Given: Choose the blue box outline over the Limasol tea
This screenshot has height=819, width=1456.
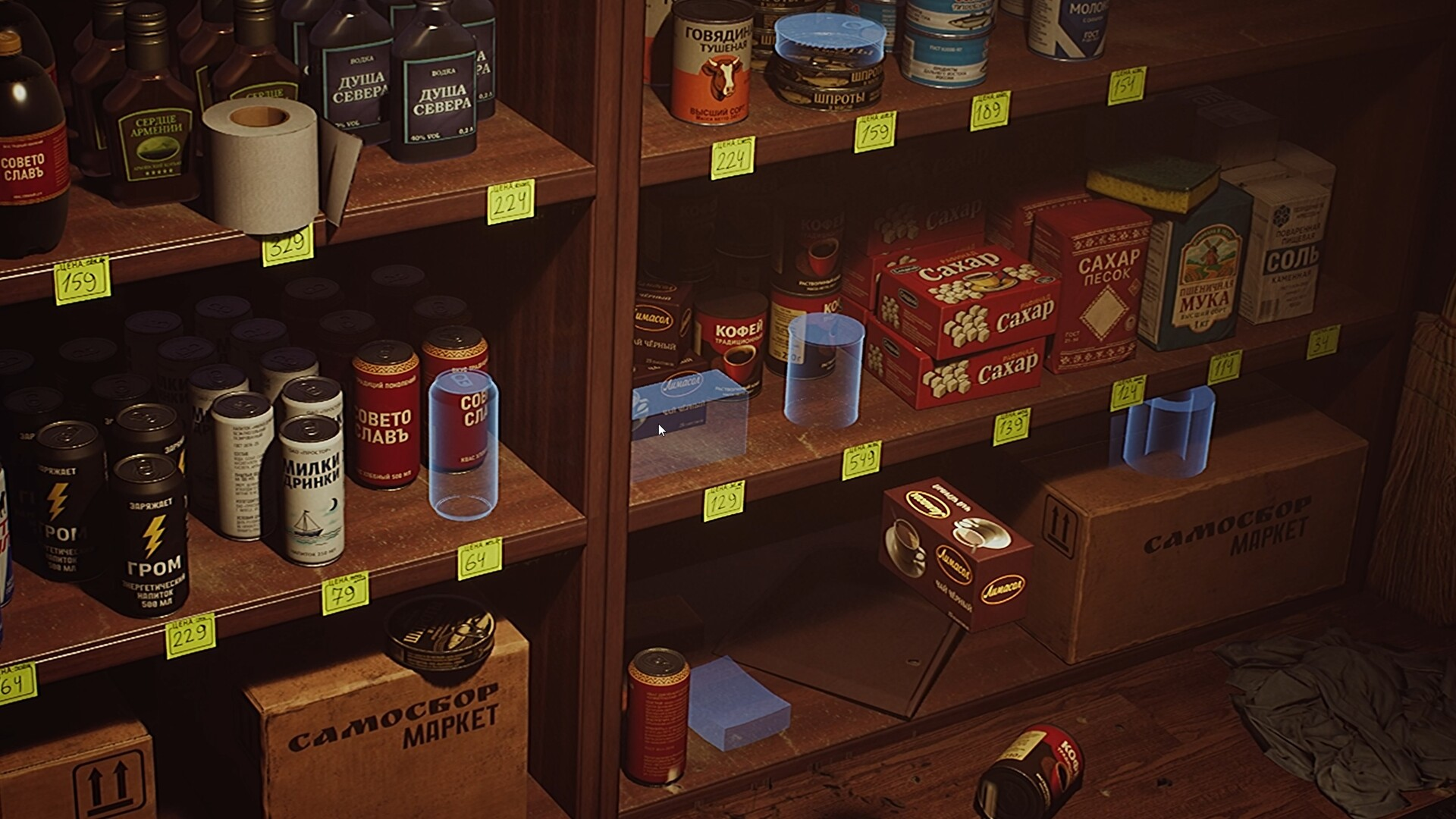Looking at the screenshot, I should click(x=689, y=425).
